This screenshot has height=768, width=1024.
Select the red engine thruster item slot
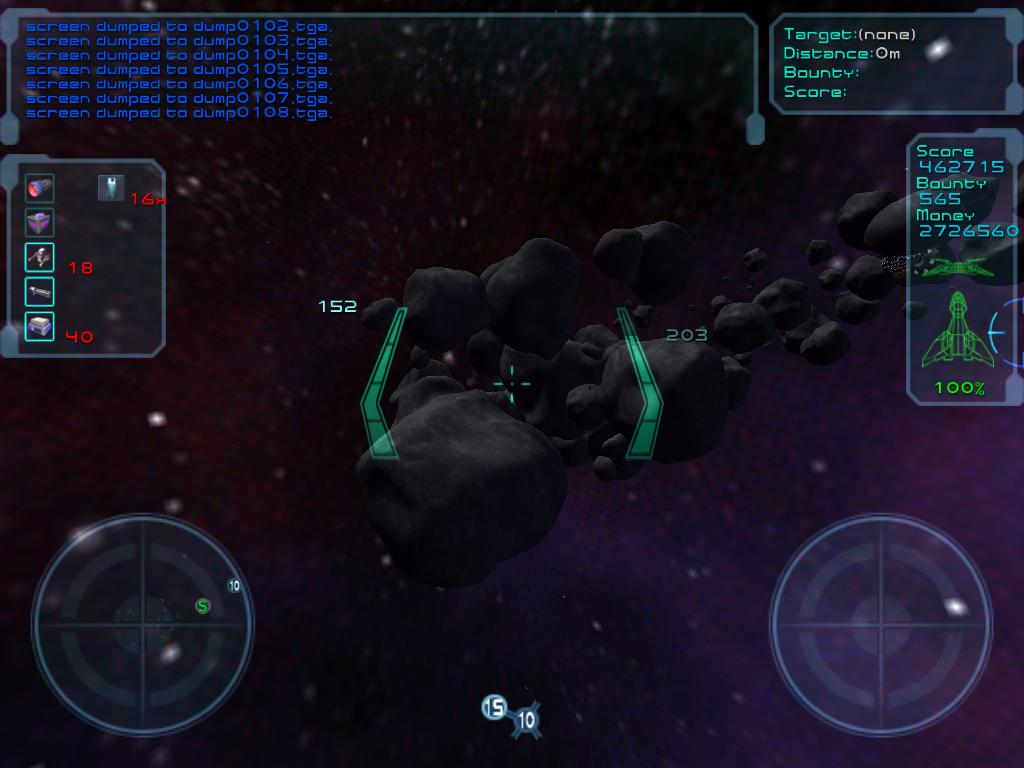coord(39,188)
